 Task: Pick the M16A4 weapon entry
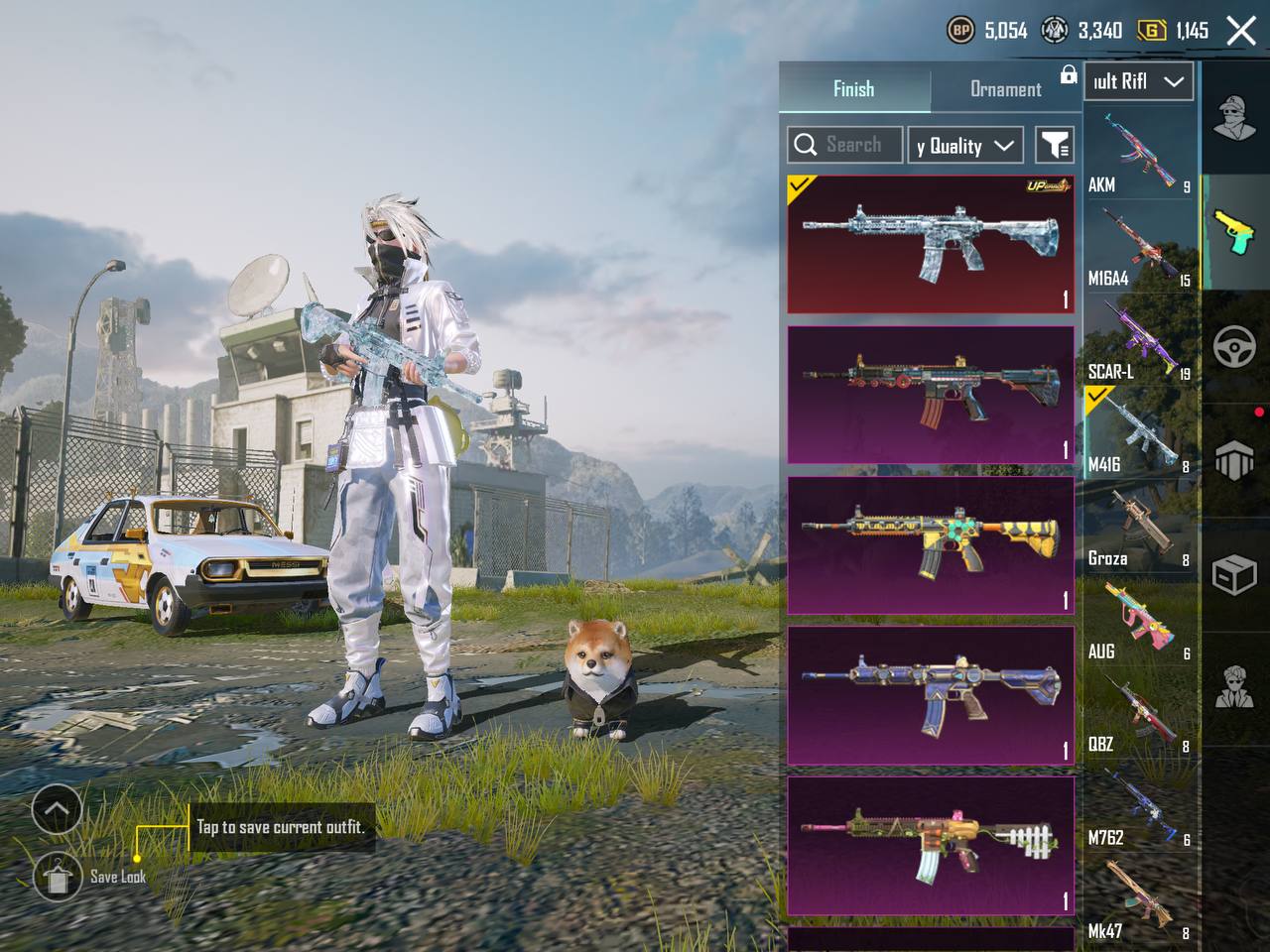(x=1139, y=248)
